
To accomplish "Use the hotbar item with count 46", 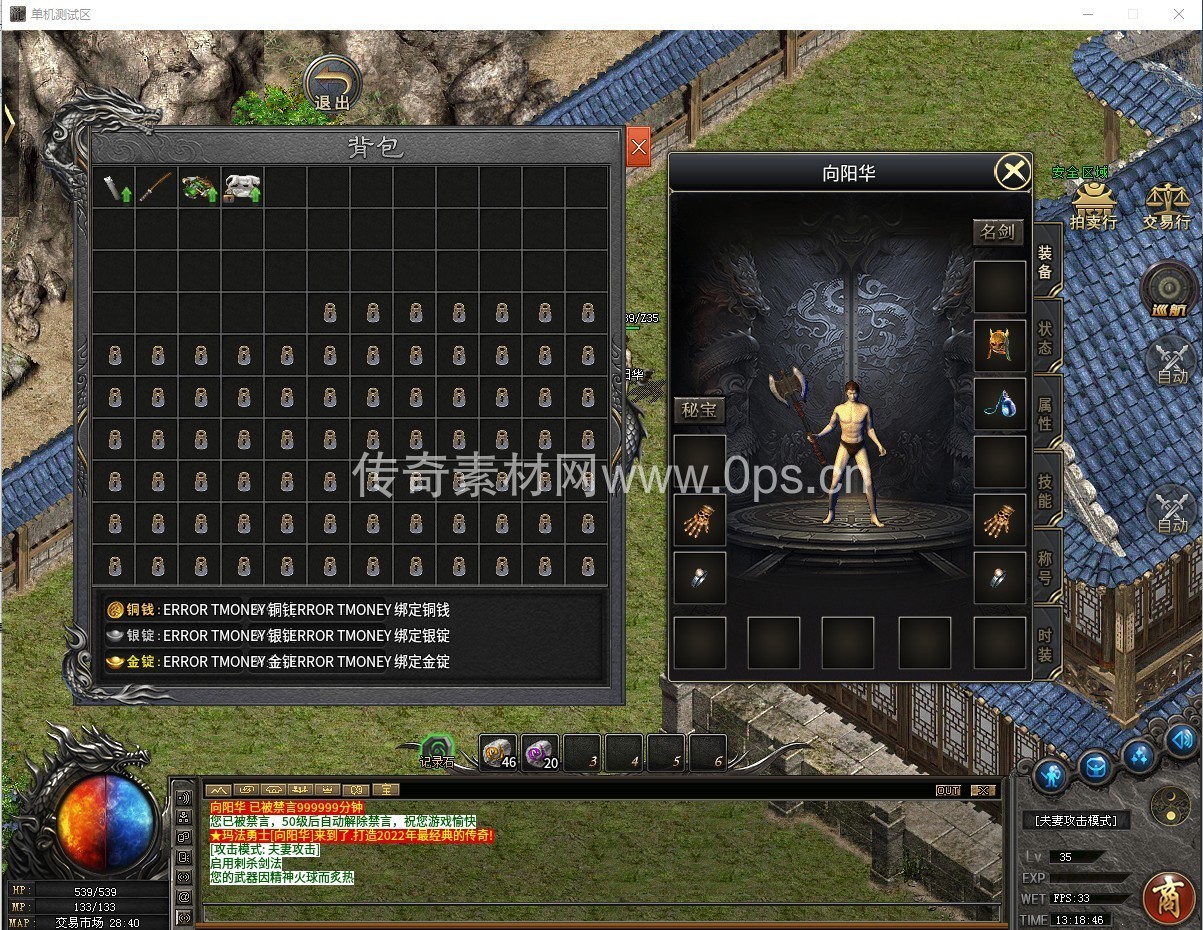I will [498, 753].
